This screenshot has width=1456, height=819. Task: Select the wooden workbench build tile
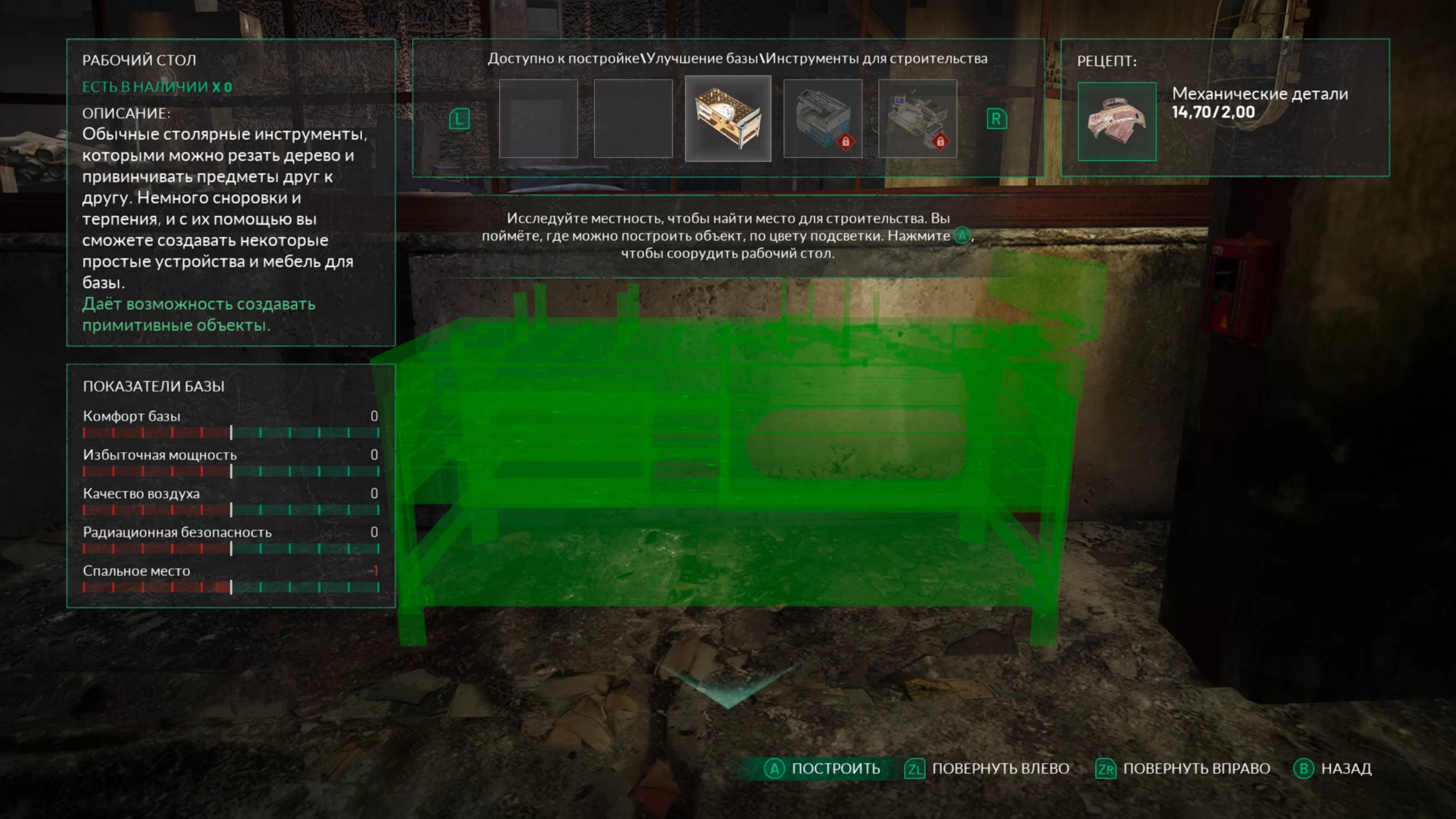(728, 118)
